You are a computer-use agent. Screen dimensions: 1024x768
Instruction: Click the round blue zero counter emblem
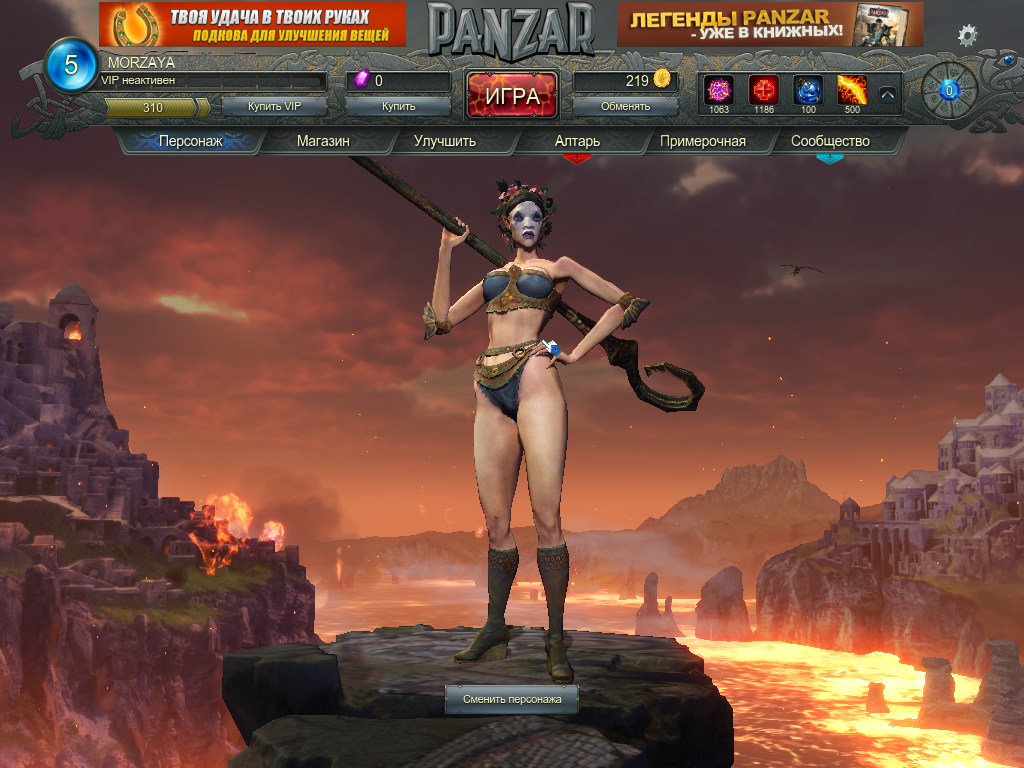tap(950, 91)
